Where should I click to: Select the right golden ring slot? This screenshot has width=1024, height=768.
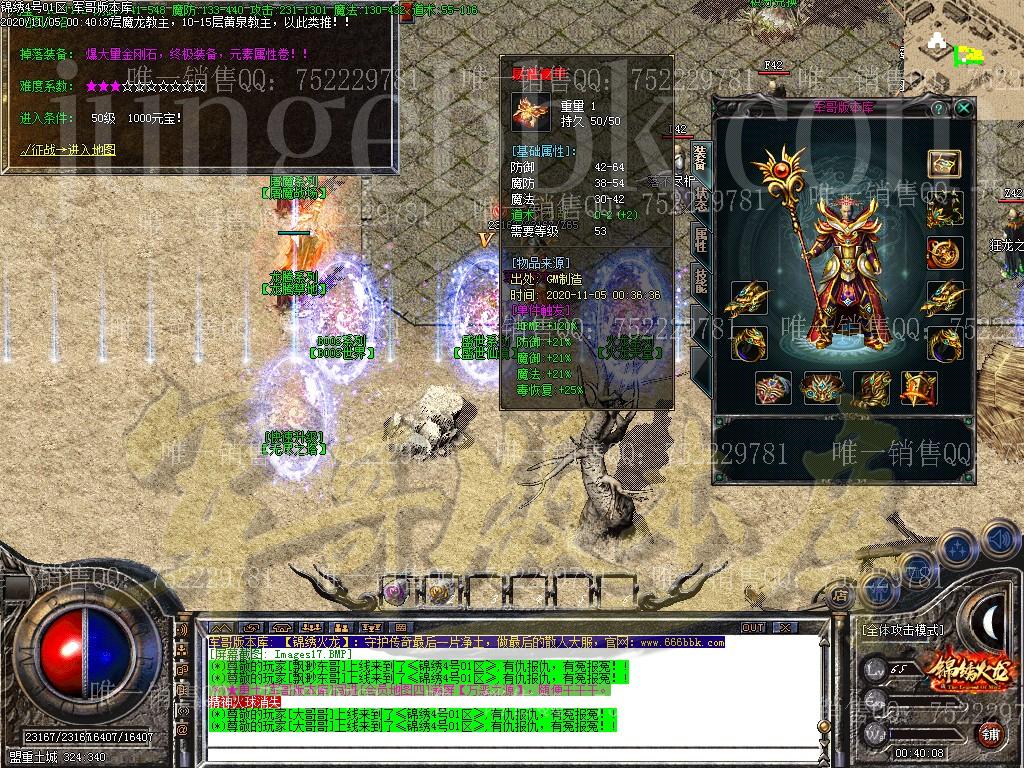943,343
